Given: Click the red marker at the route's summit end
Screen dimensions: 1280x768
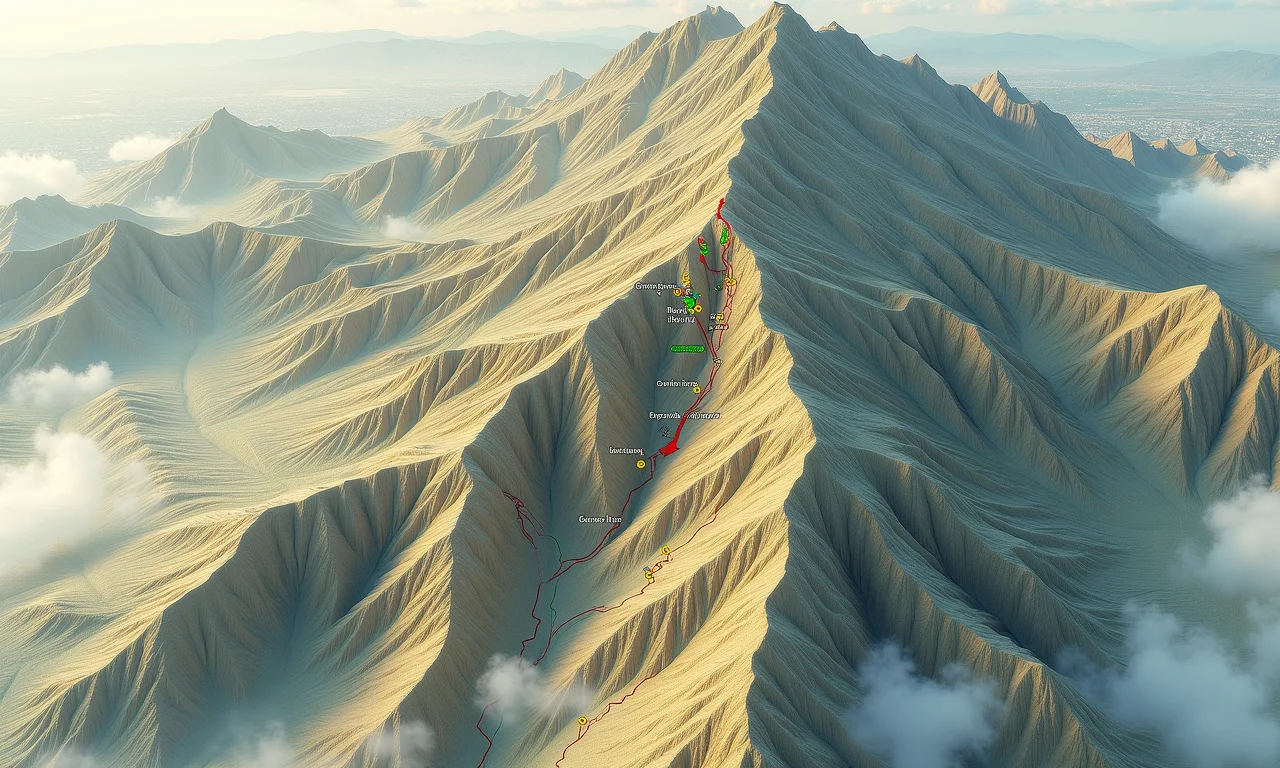Looking at the screenshot, I should click(x=719, y=206).
